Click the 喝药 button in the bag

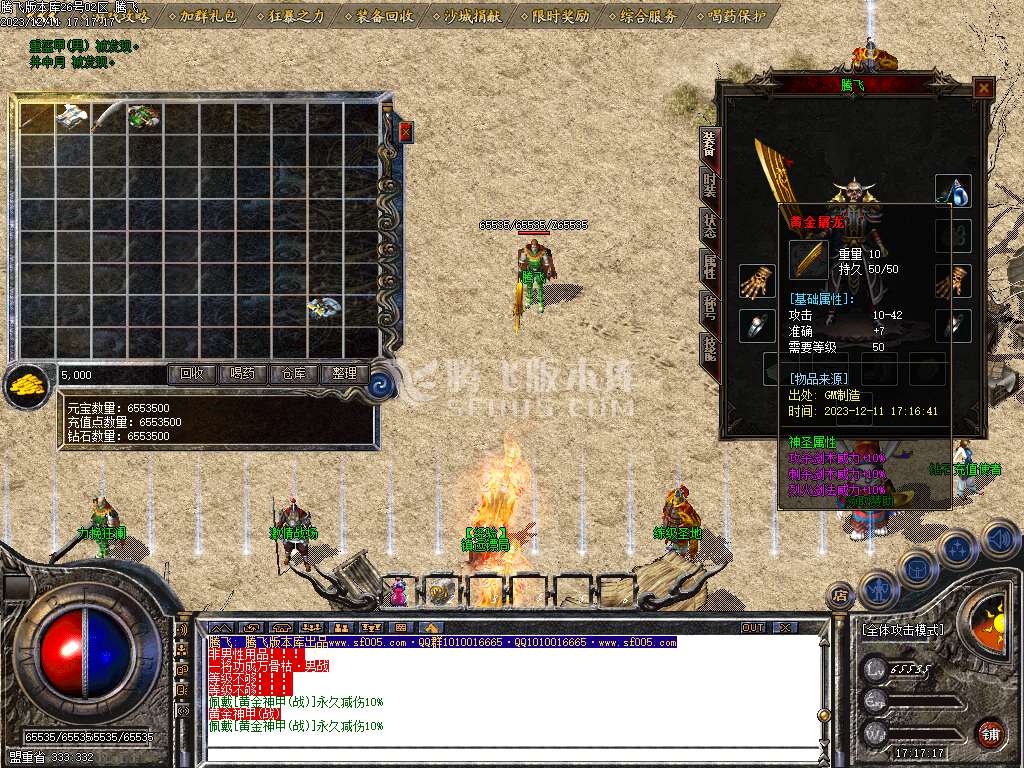[x=242, y=374]
